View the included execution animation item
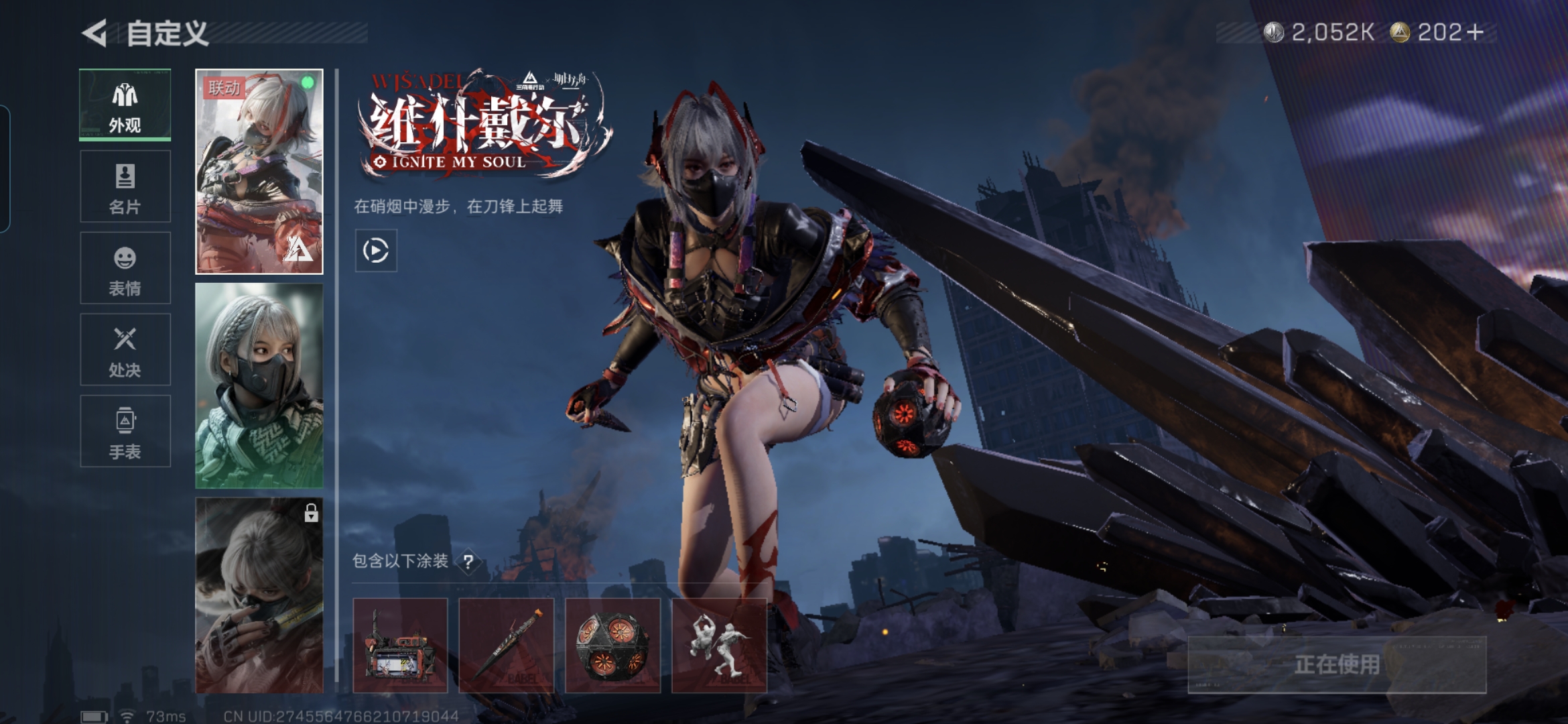1568x724 pixels. [718, 645]
